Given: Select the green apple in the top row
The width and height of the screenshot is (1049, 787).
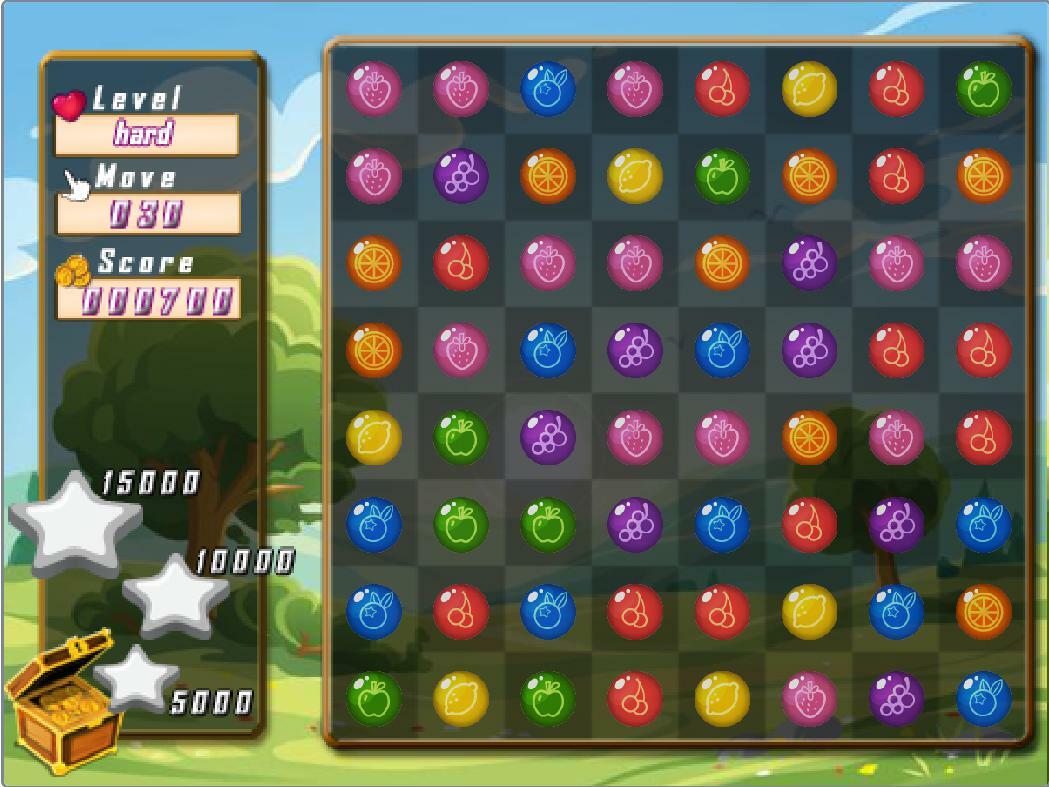Looking at the screenshot, I should (983, 88).
